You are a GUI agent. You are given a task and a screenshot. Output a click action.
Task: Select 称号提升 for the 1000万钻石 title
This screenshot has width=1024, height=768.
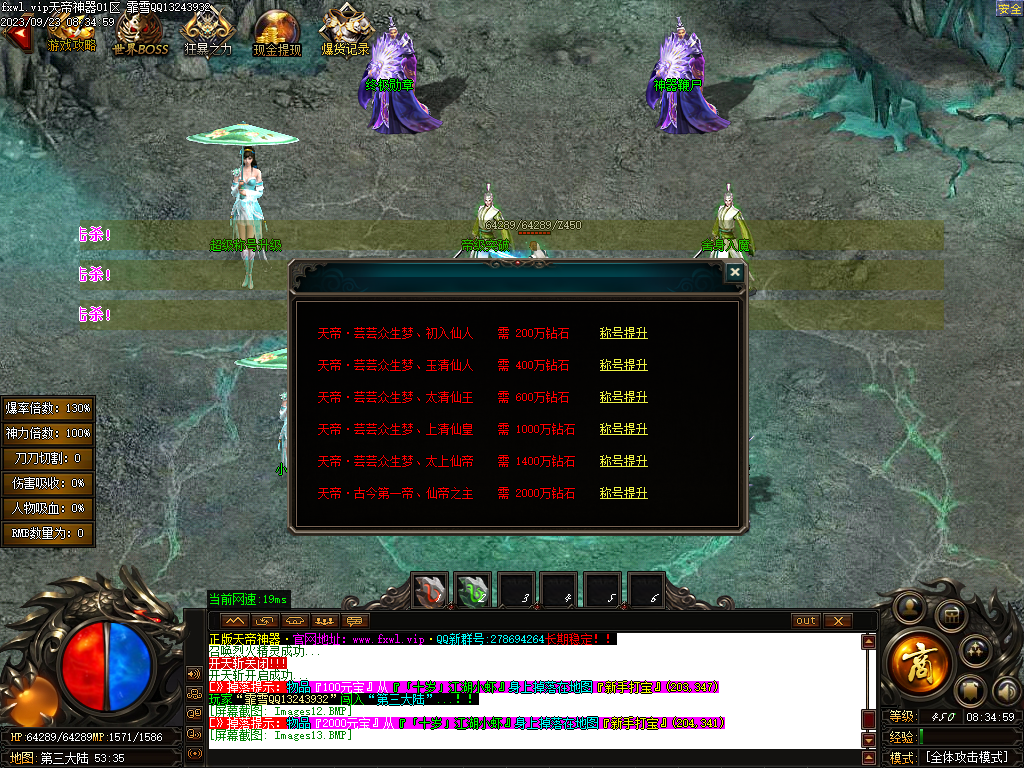pos(623,429)
